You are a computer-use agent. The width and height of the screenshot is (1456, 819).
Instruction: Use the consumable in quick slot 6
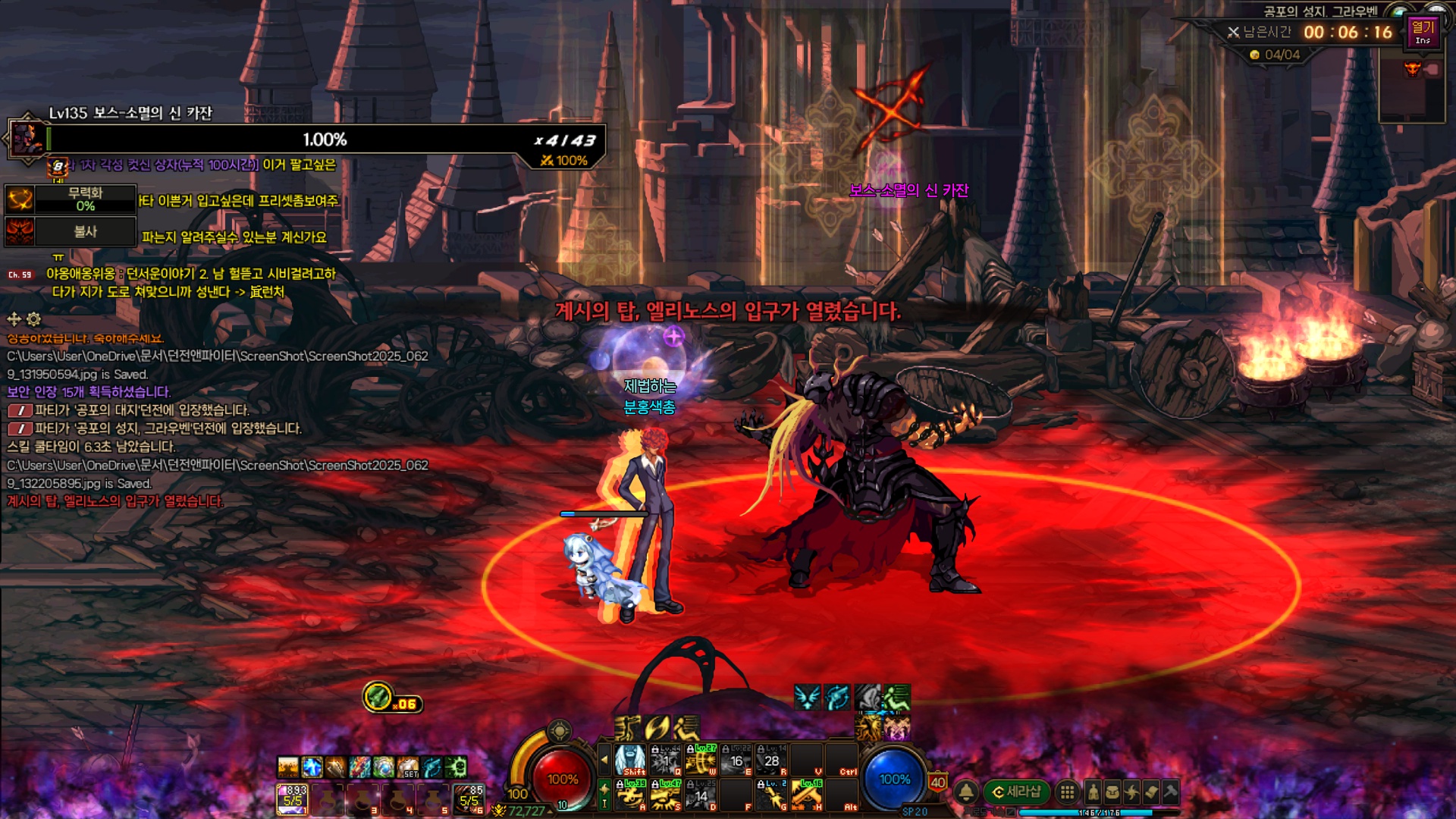pos(469,799)
